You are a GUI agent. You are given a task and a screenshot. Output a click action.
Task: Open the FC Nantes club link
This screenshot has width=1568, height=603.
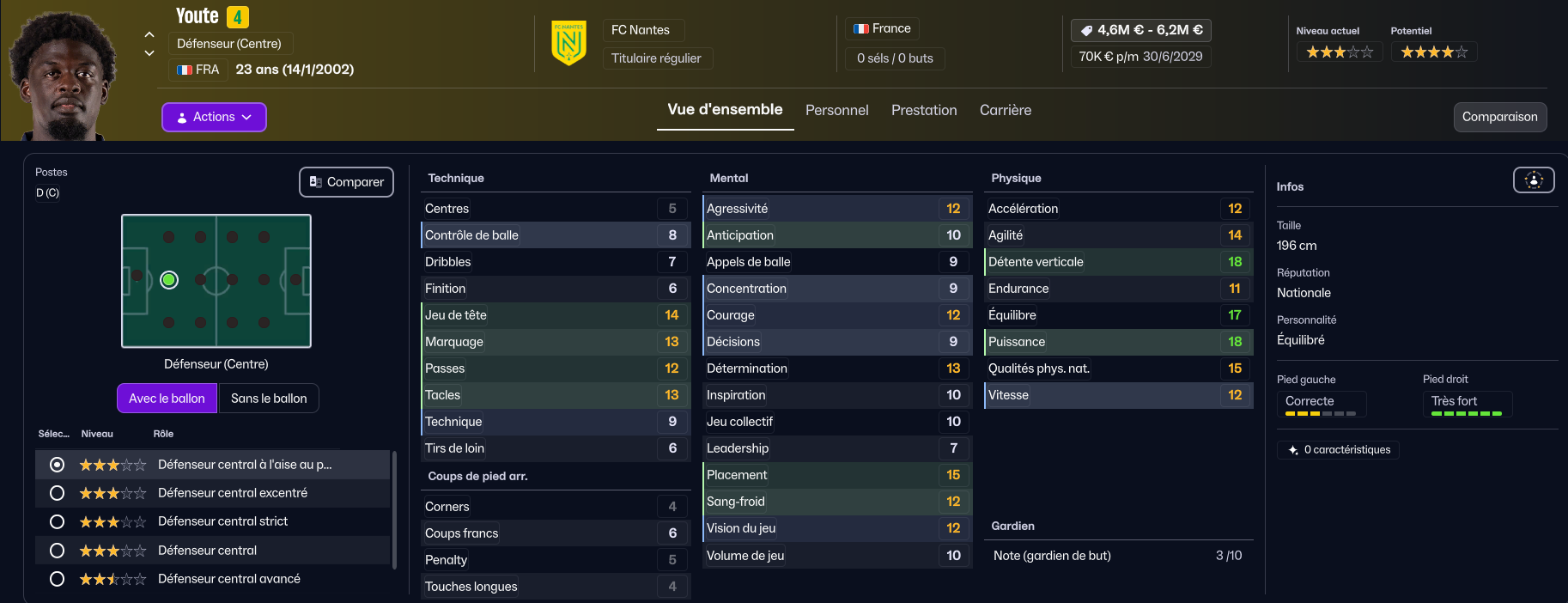[x=641, y=30]
